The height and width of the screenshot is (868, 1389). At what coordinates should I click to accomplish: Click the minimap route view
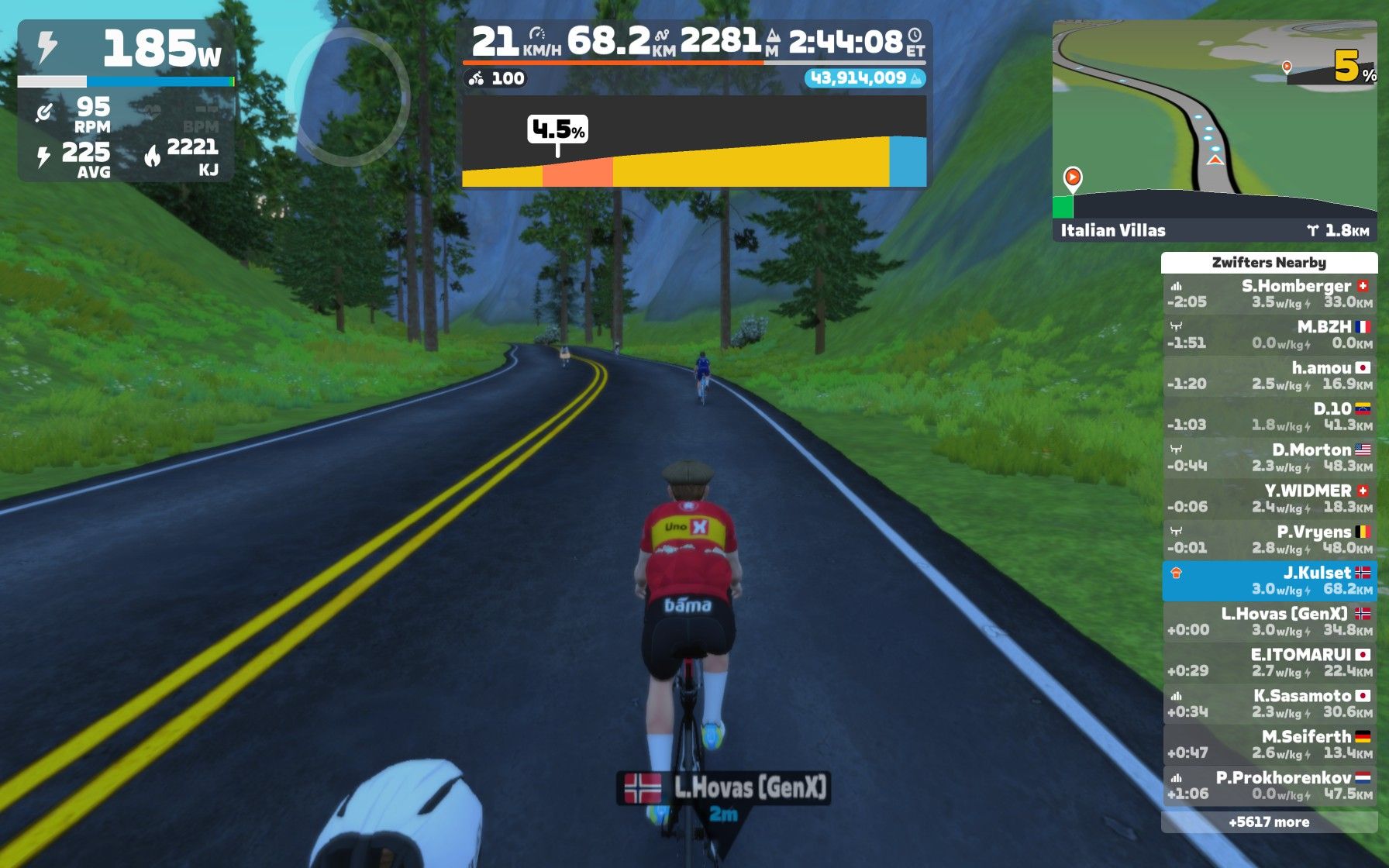point(1214,116)
